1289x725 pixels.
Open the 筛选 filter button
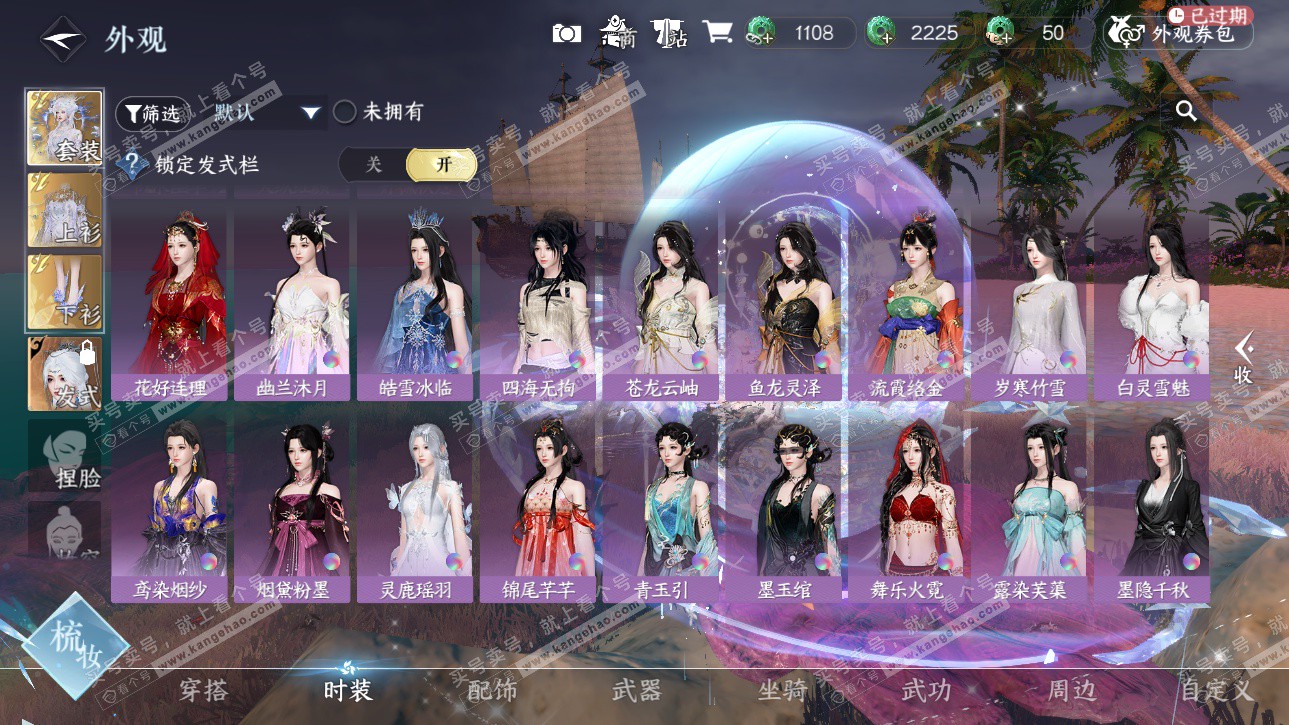point(151,113)
